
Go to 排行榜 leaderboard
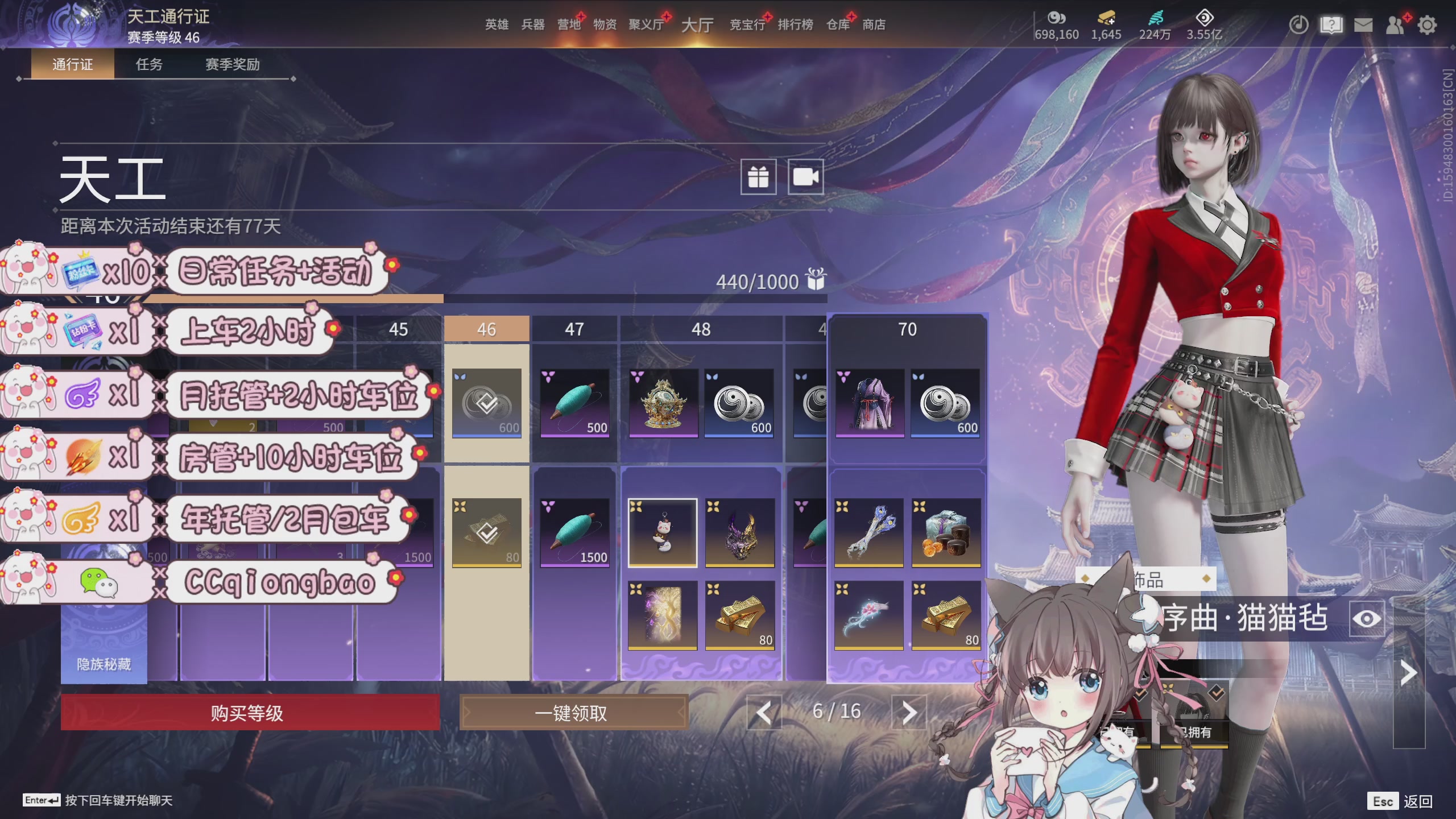point(795,24)
